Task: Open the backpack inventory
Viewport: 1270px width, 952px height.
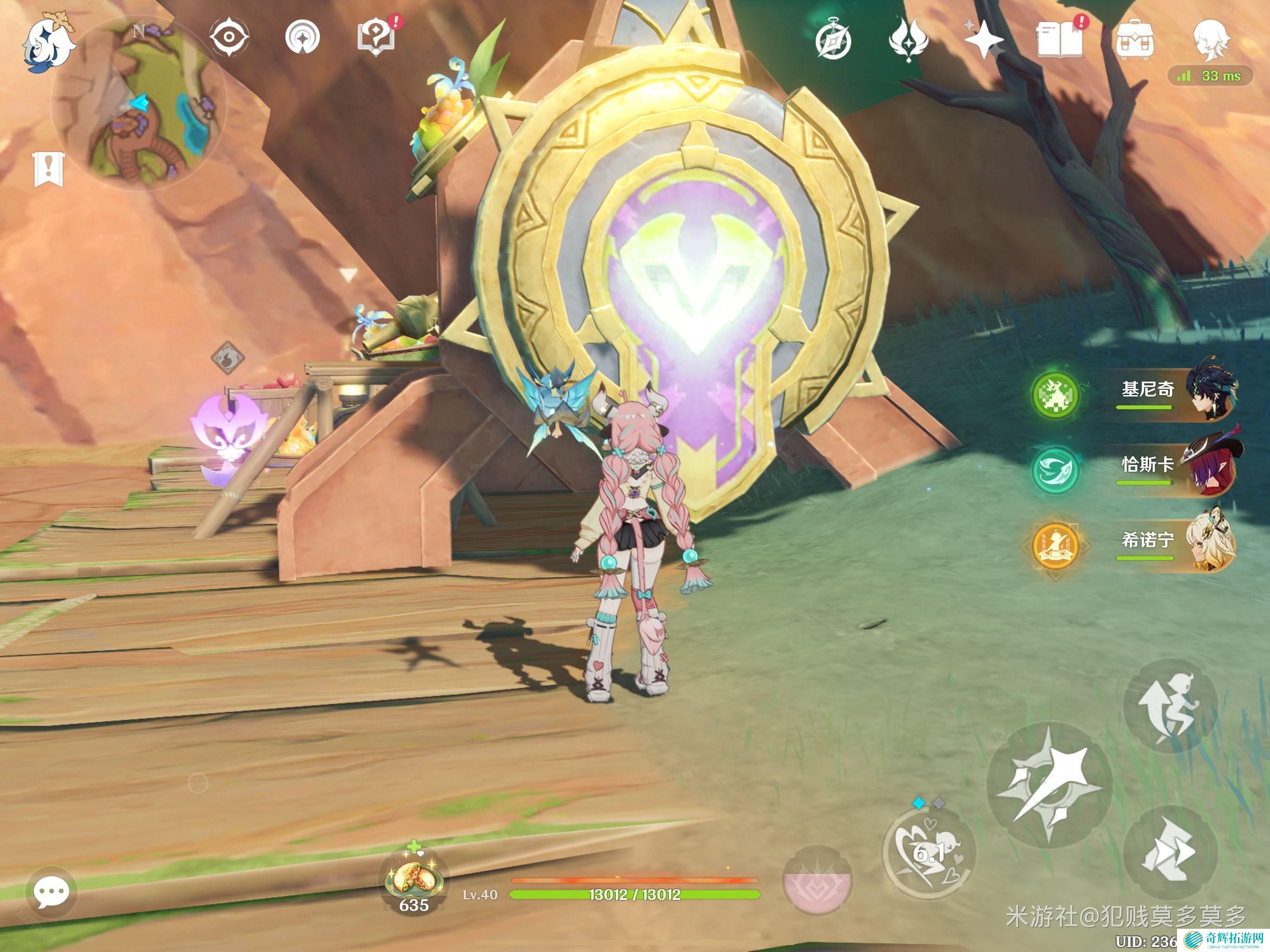Action: pos(1135,40)
